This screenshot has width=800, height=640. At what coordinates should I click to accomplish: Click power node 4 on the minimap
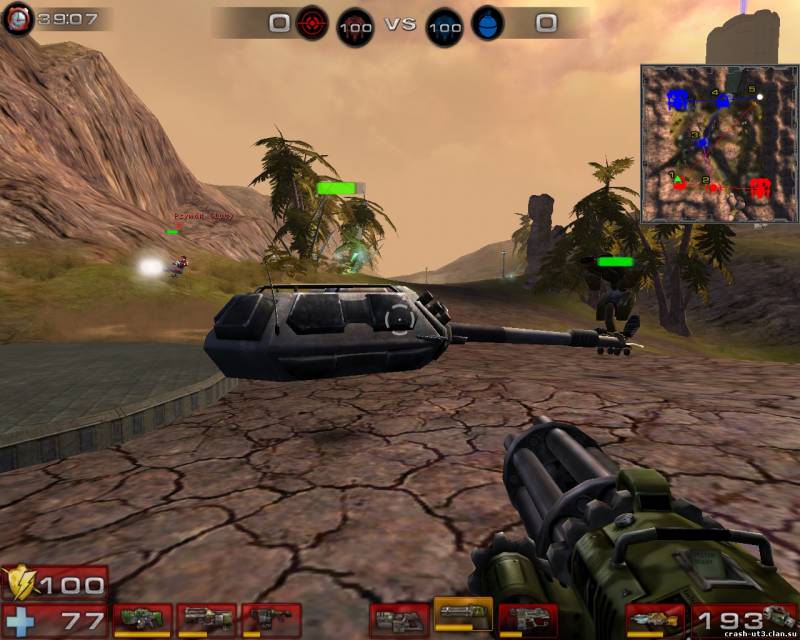[720, 101]
